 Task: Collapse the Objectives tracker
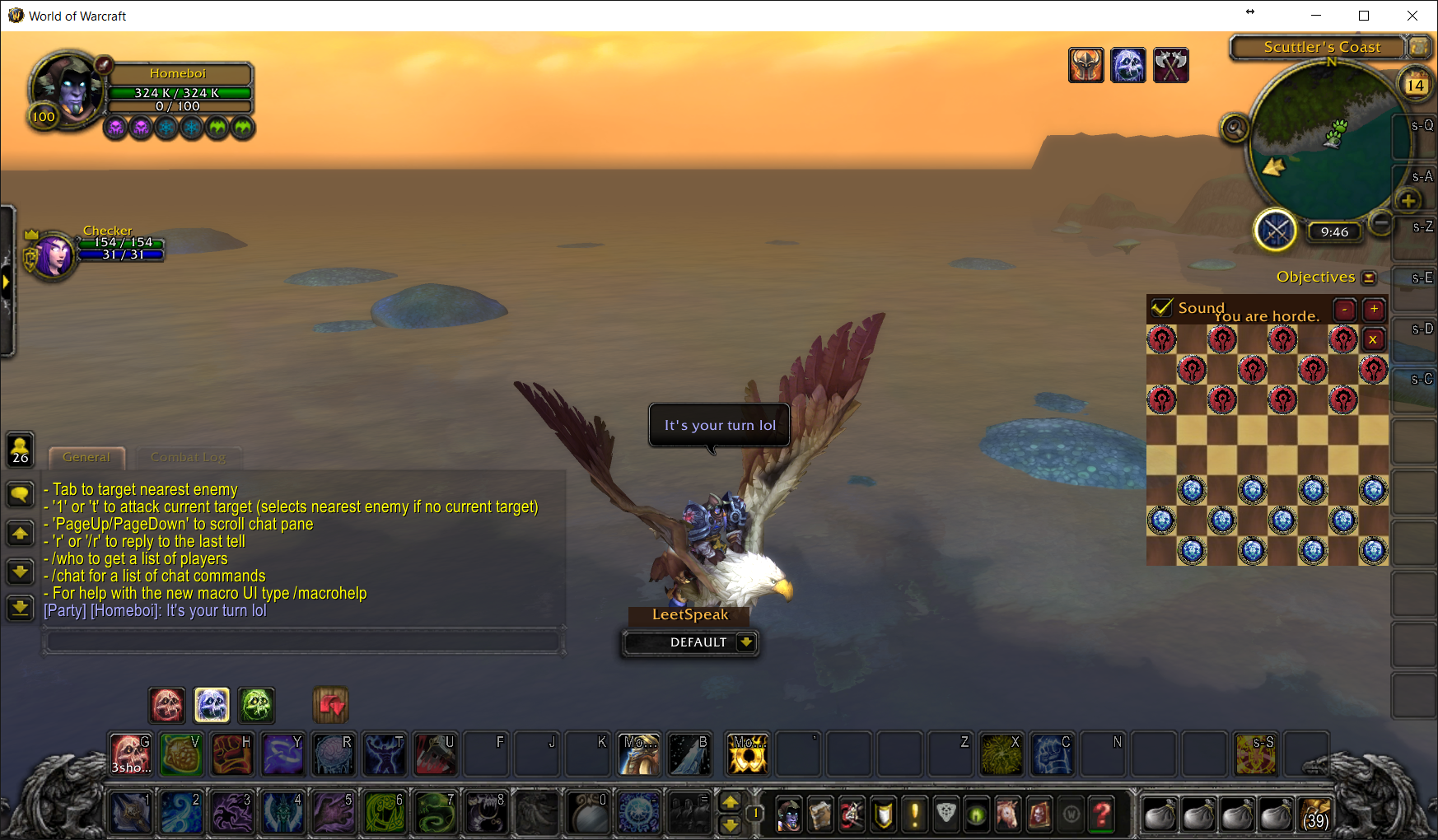(1369, 278)
